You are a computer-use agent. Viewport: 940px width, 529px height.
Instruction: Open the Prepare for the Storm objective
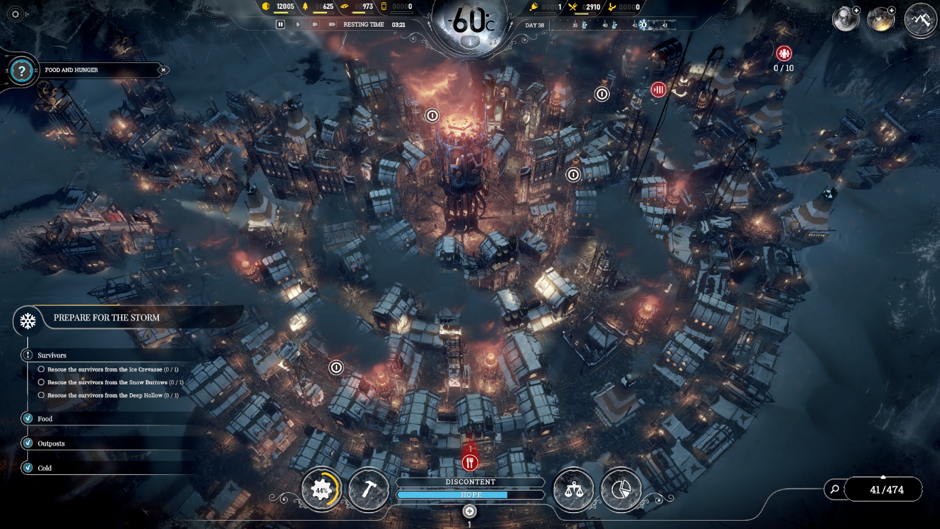(106, 318)
